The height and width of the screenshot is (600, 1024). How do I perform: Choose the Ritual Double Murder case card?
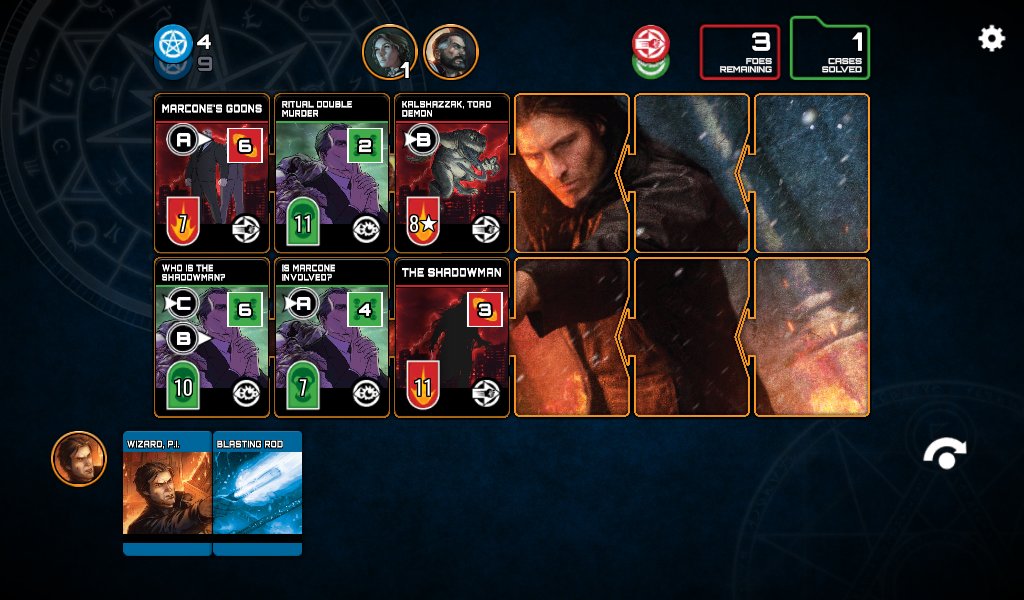point(332,173)
